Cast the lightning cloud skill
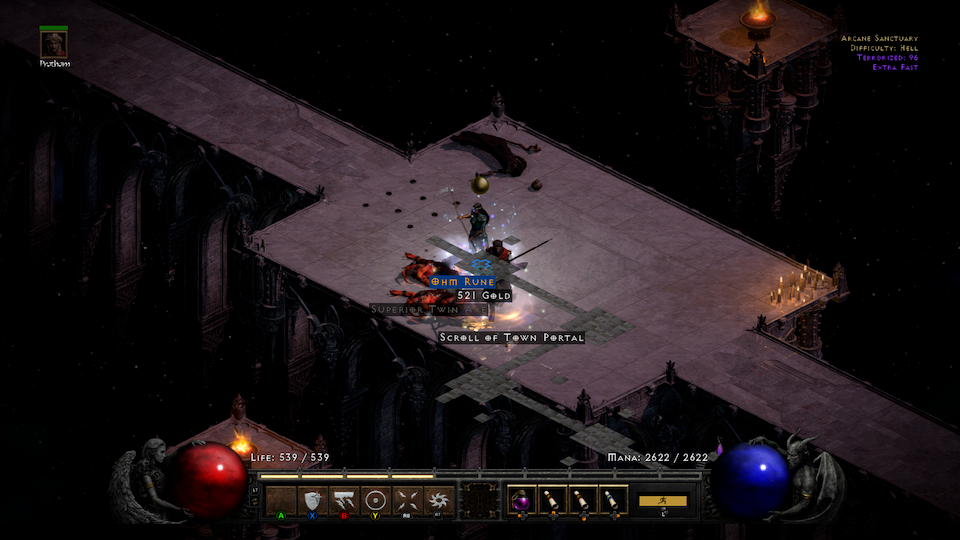The width and height of the screenshot is (960, 540). 344,500
